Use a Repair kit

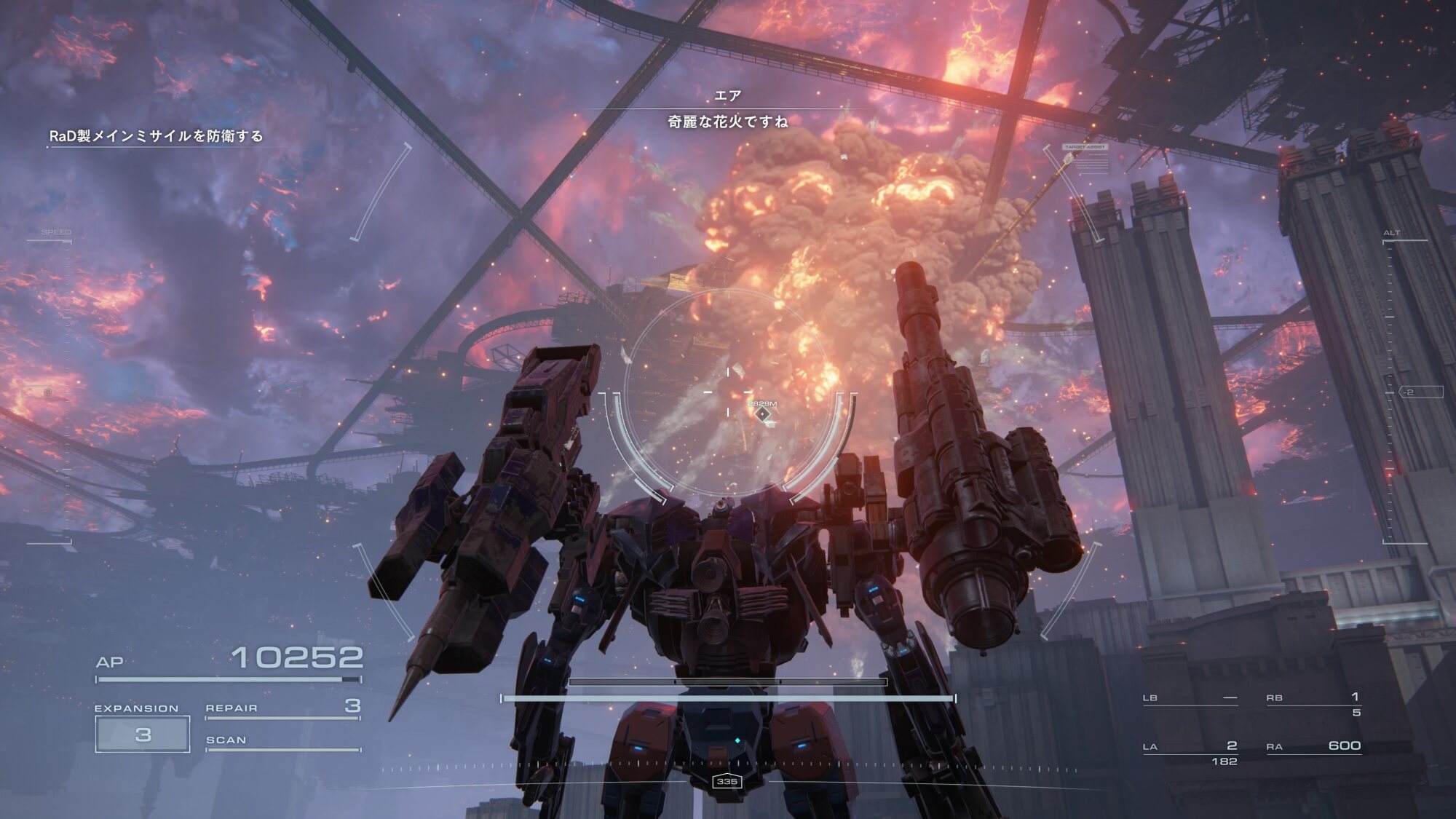282,708
